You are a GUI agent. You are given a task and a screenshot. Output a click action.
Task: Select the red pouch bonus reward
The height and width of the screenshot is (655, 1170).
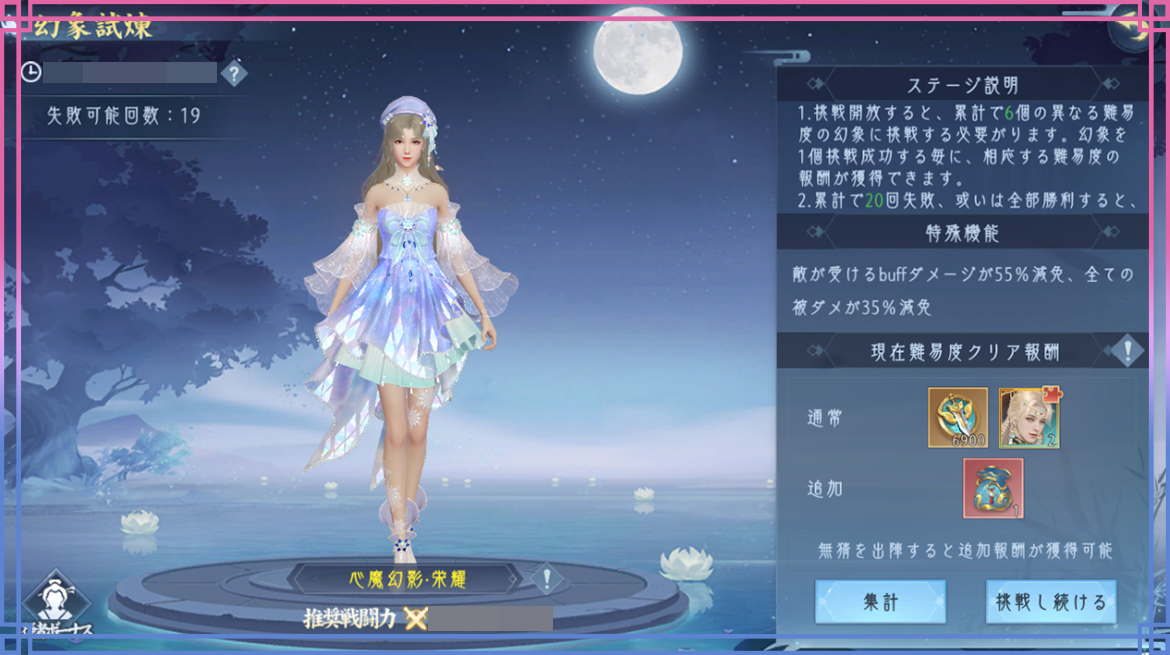tap(993, 488)
